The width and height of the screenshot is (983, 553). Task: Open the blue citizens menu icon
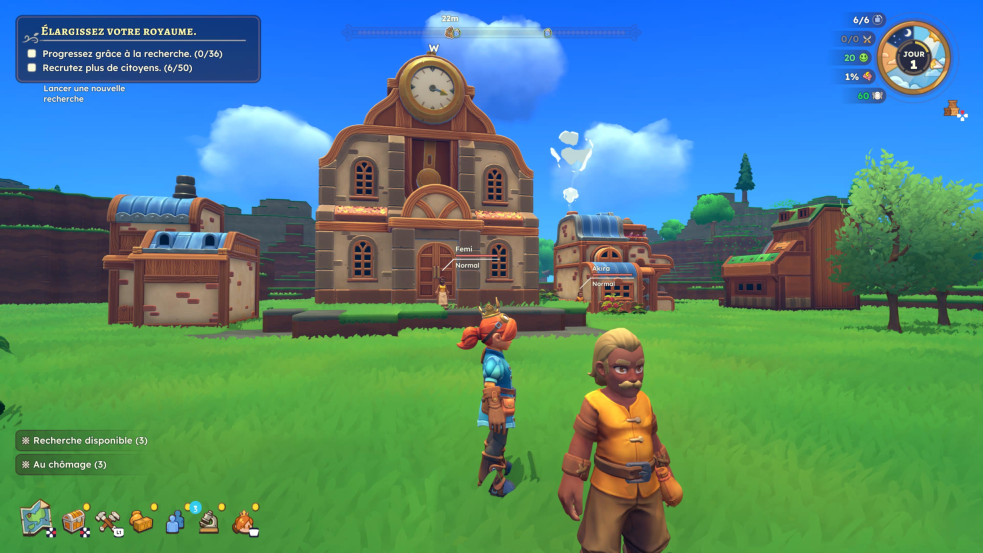click(x=175, y=521)
